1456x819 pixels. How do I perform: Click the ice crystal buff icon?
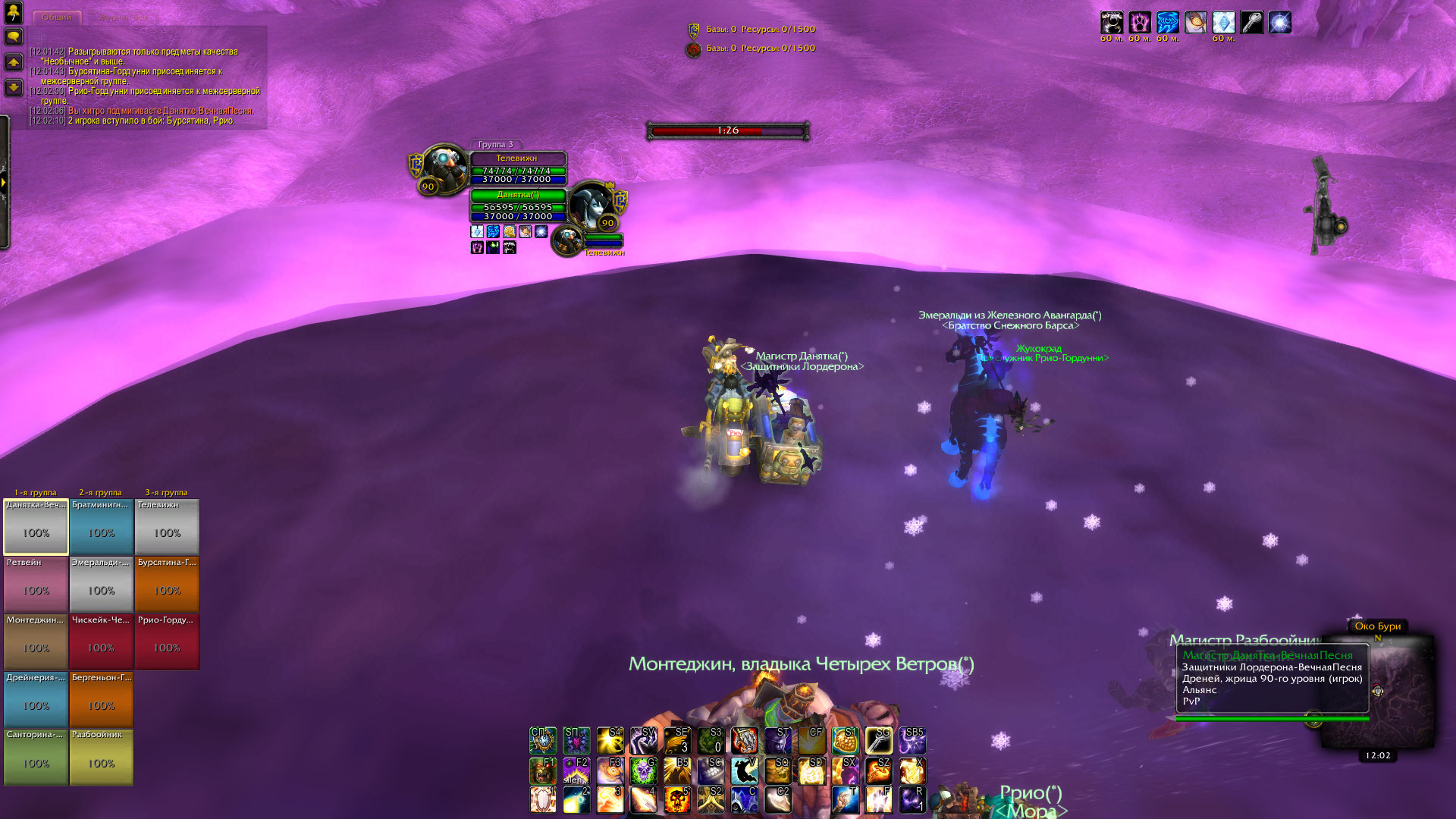coord(1223,23)
